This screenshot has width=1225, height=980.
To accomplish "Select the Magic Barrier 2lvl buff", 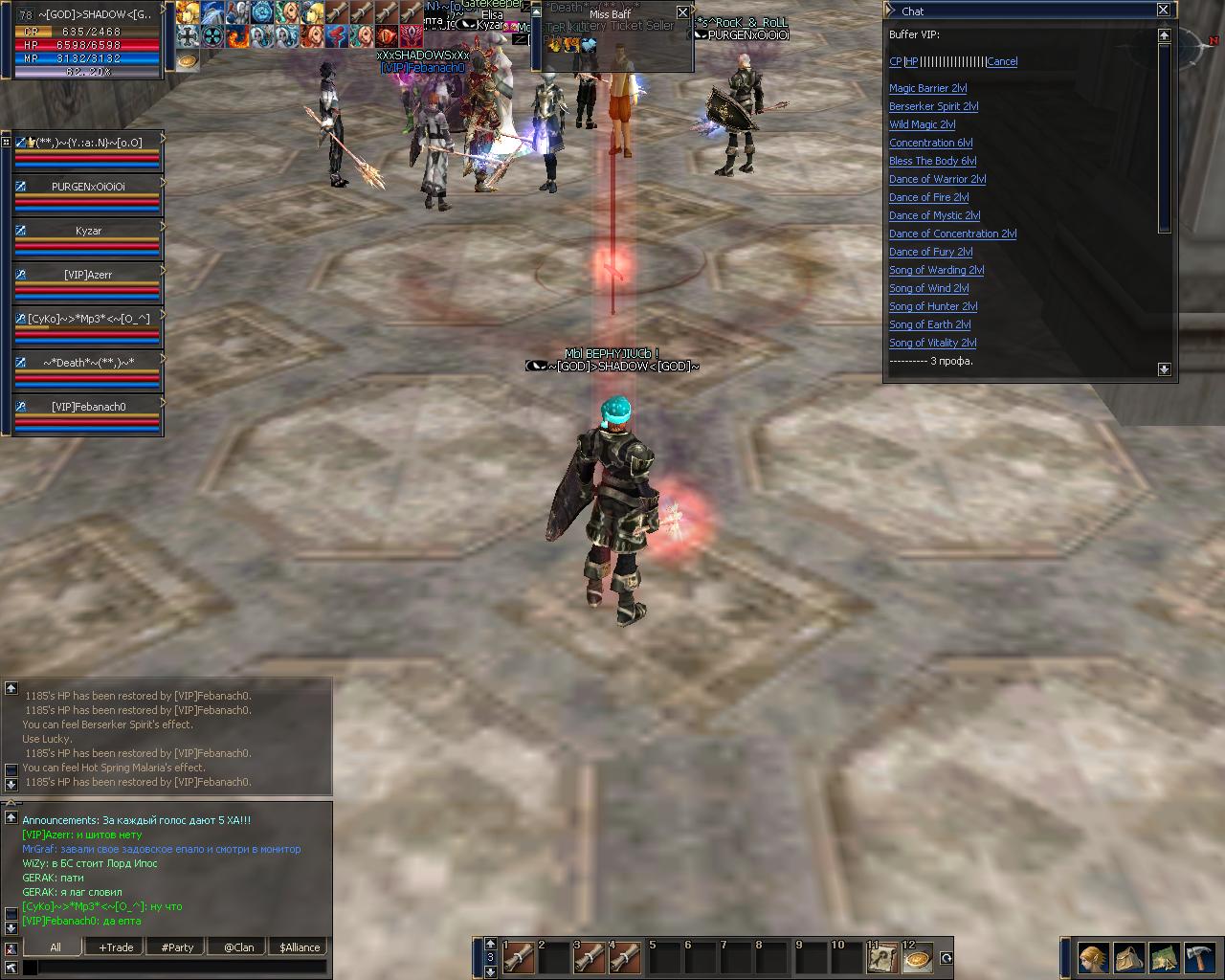I will 927,88.
